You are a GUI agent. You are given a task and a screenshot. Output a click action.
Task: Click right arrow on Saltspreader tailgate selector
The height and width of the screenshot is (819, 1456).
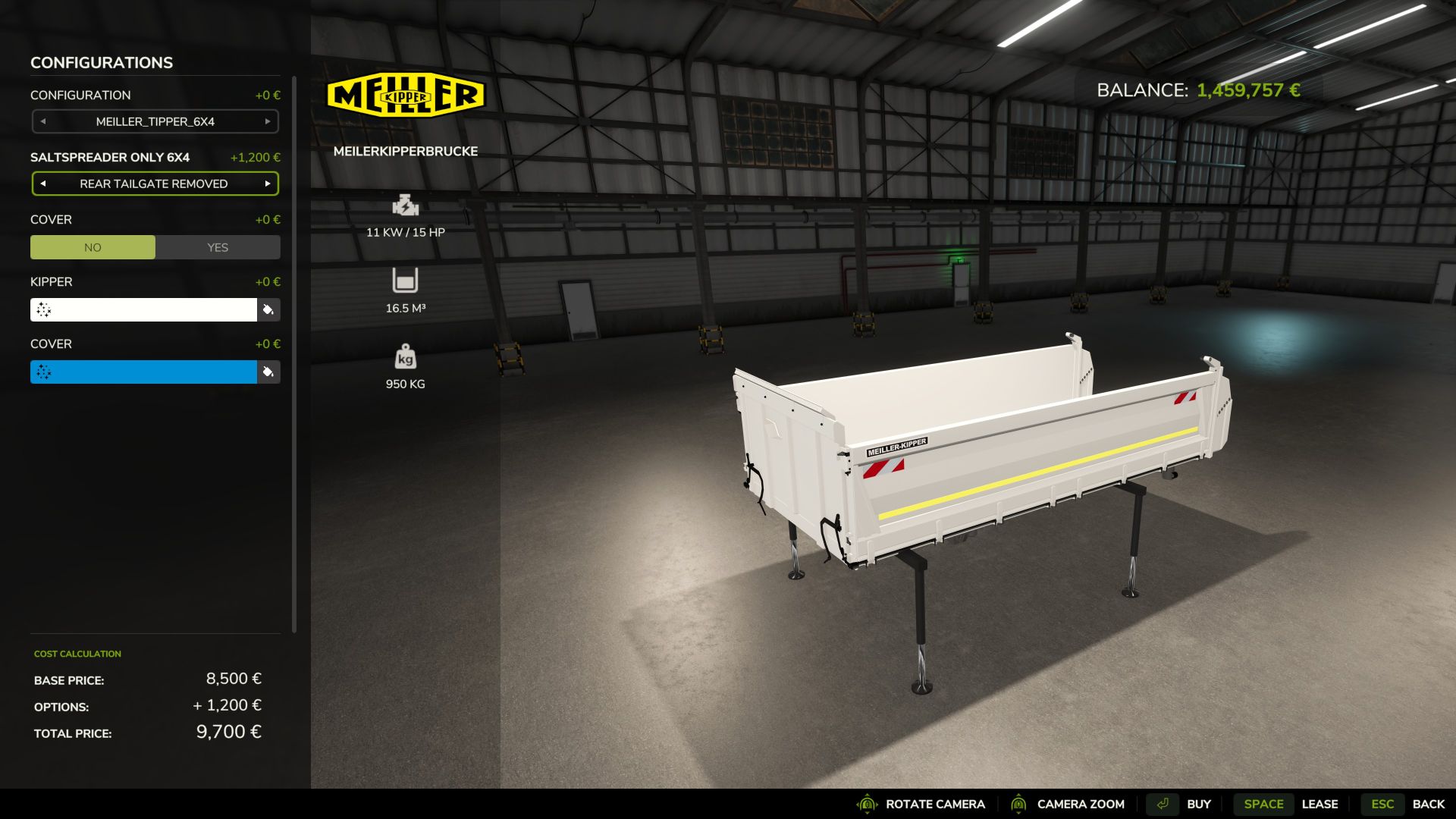tap(267, 183)
